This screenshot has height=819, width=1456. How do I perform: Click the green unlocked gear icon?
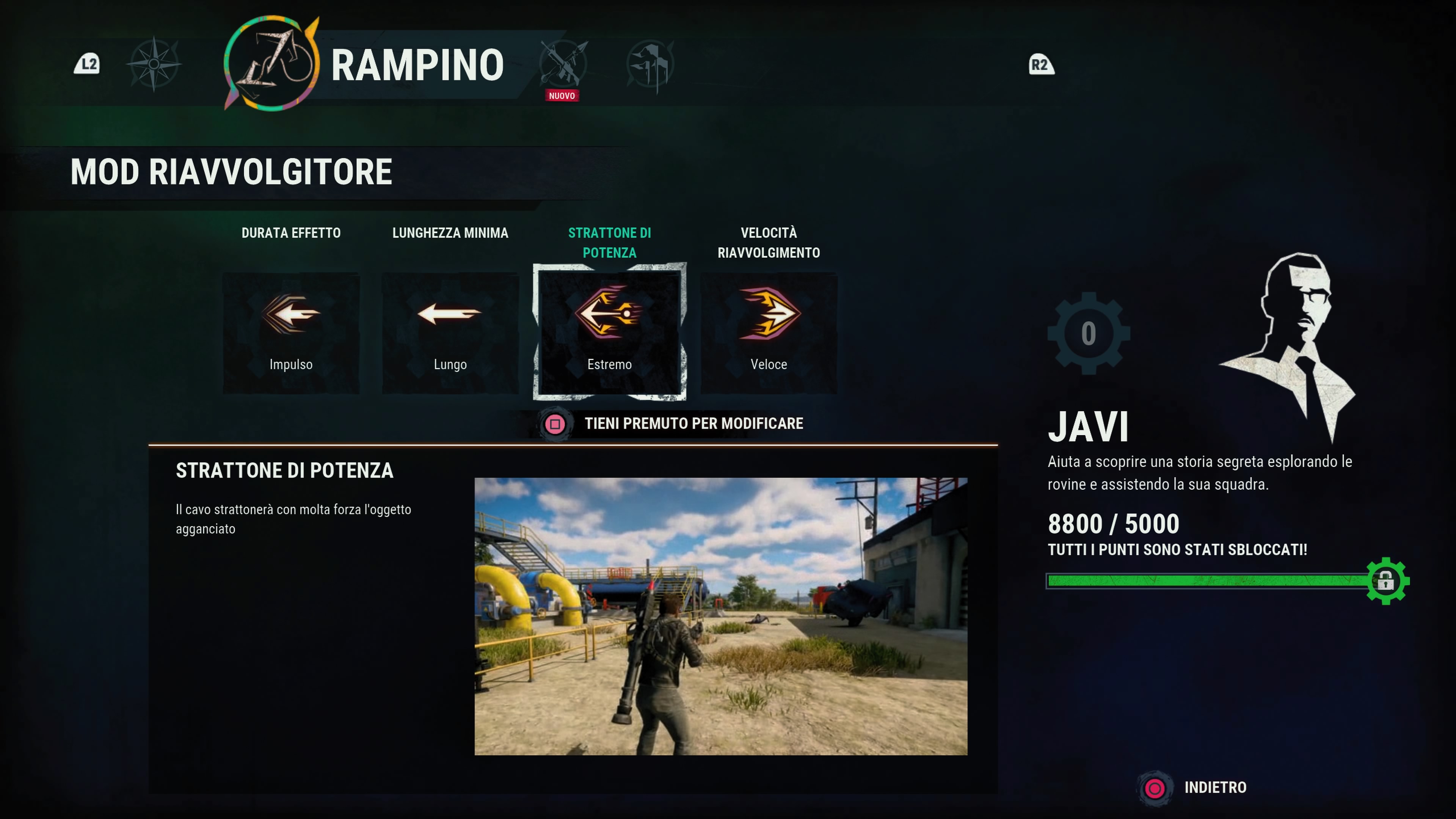tap(1387, 581)
